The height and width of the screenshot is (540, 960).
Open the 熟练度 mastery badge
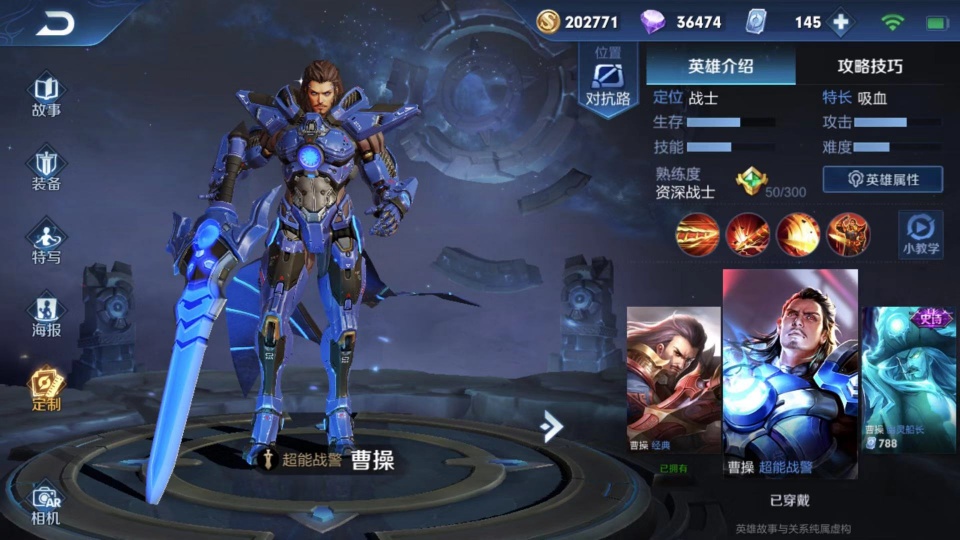[751, 181]
